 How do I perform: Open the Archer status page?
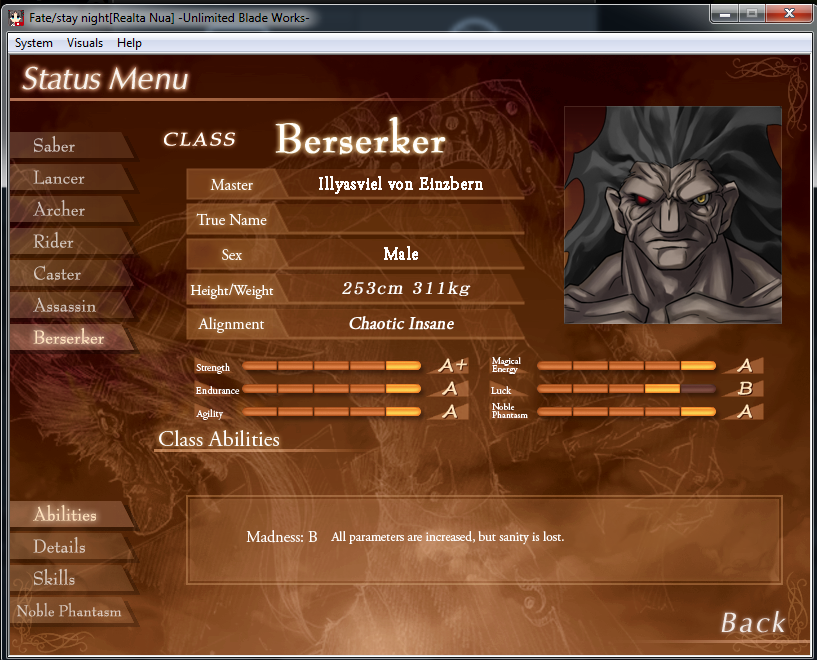[x=60, y=210]
